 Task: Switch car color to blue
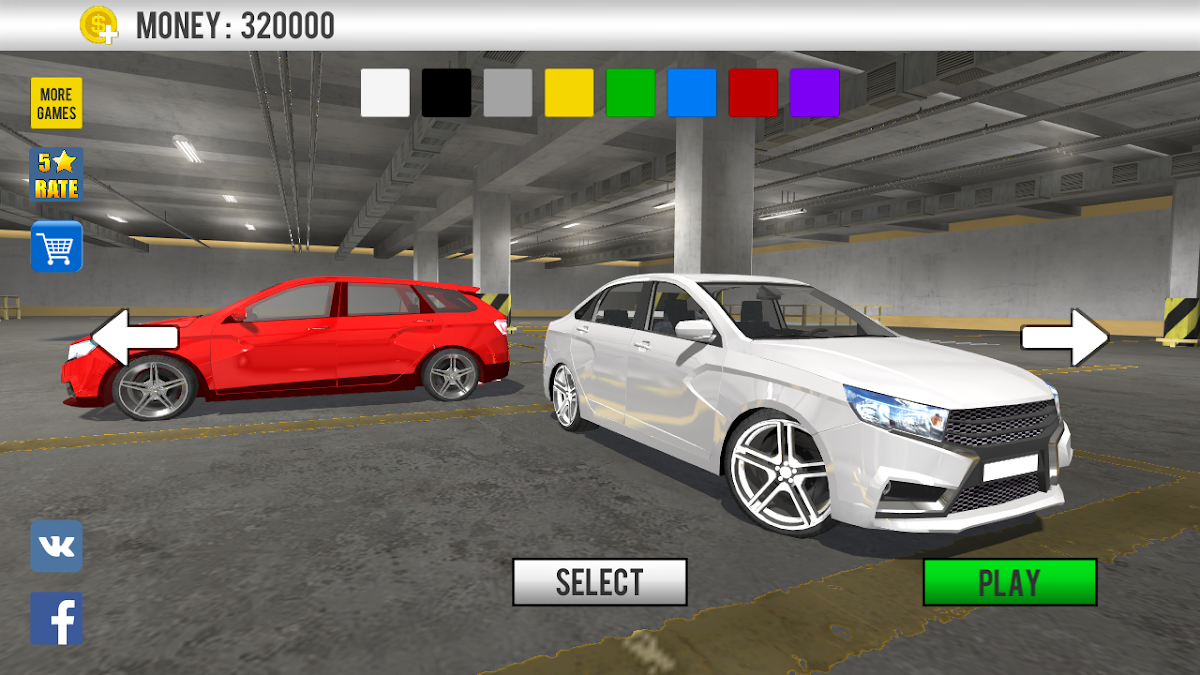tap(692, 93)
